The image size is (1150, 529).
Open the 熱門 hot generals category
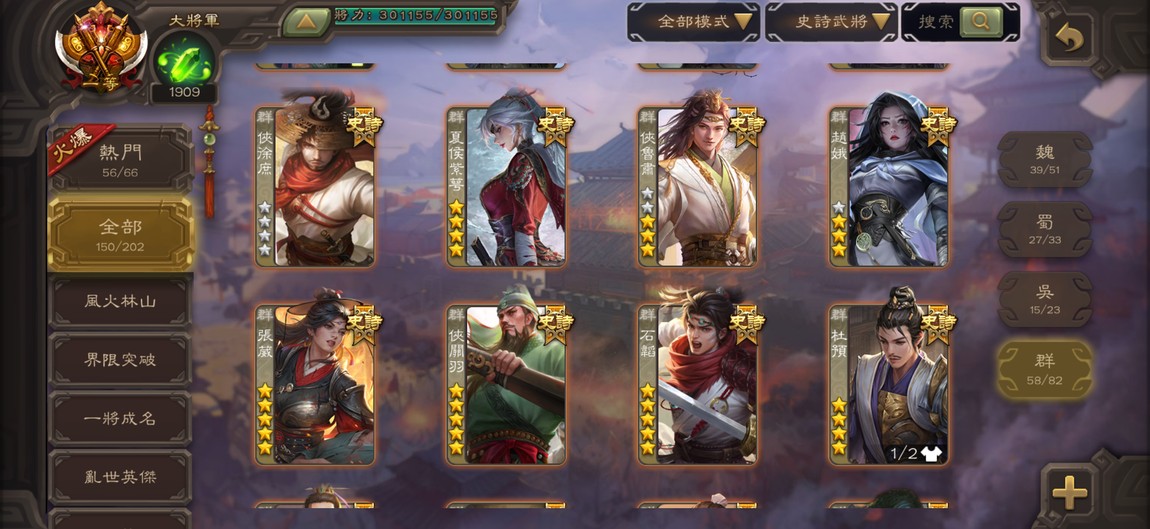pyautogui.click(x=120, y=160)
